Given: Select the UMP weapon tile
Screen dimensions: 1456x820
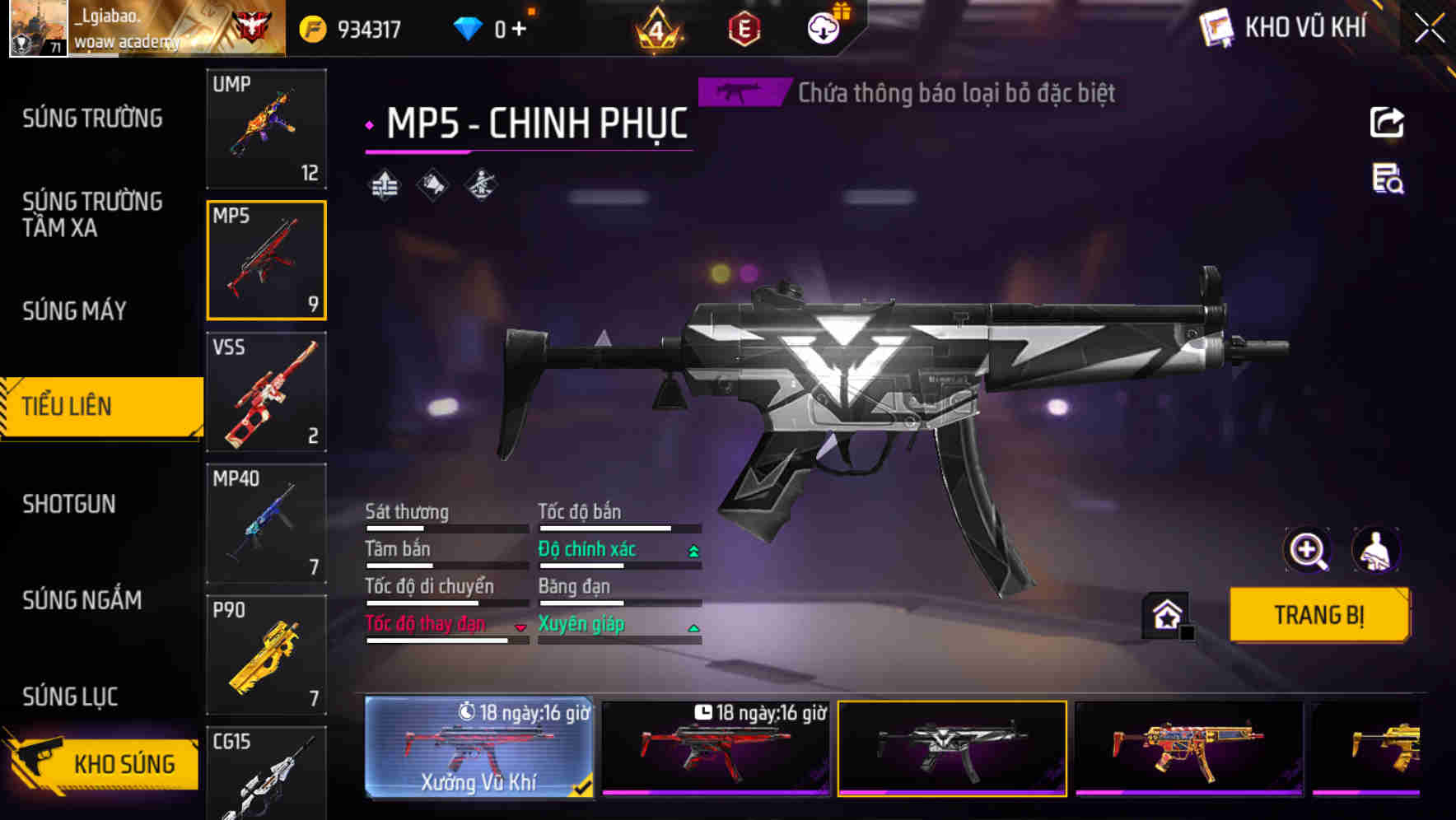Looking at the screenshot, I should [266, 128].
